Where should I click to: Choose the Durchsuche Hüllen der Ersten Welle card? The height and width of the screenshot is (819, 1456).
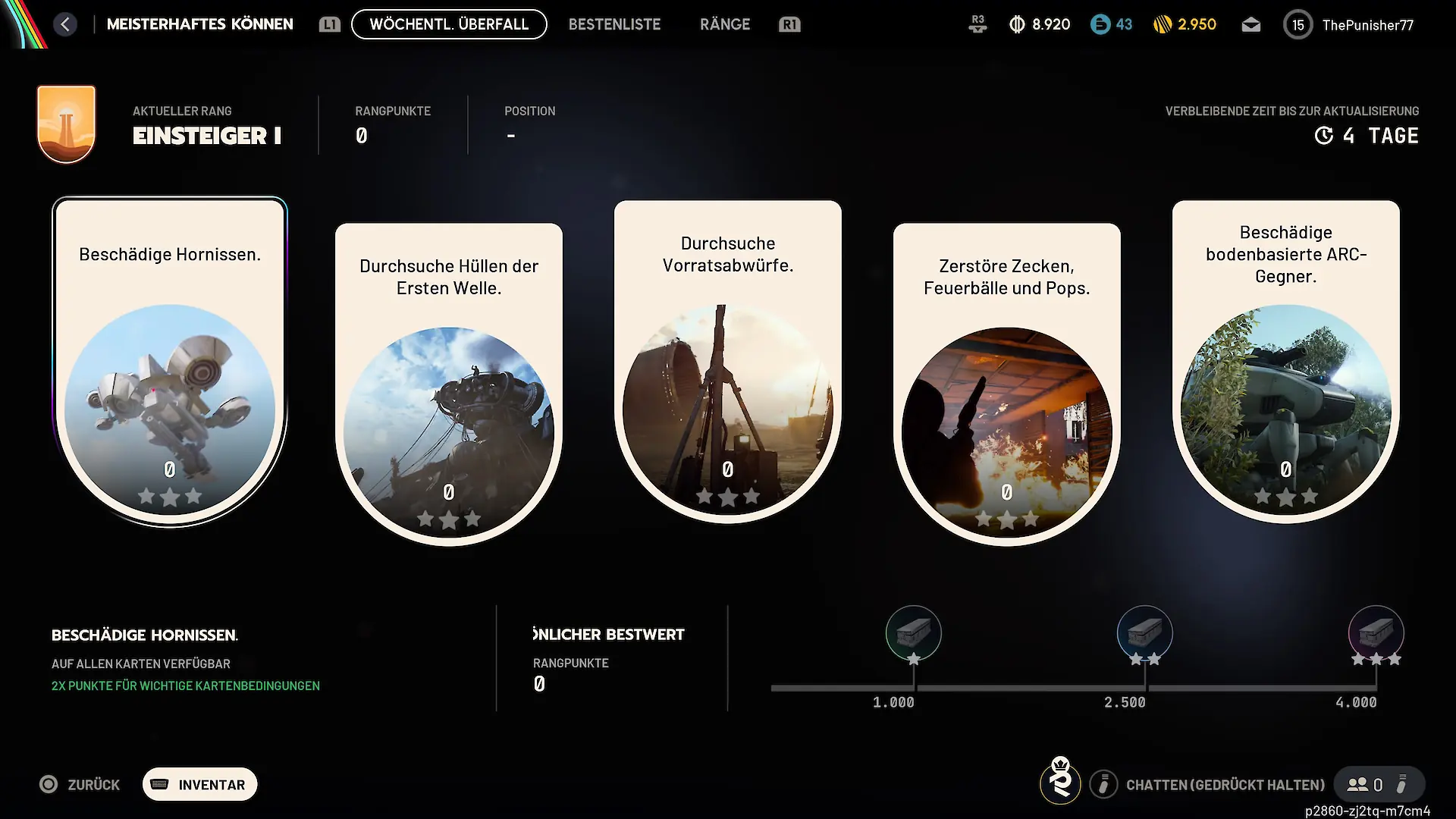coord(449,384)
